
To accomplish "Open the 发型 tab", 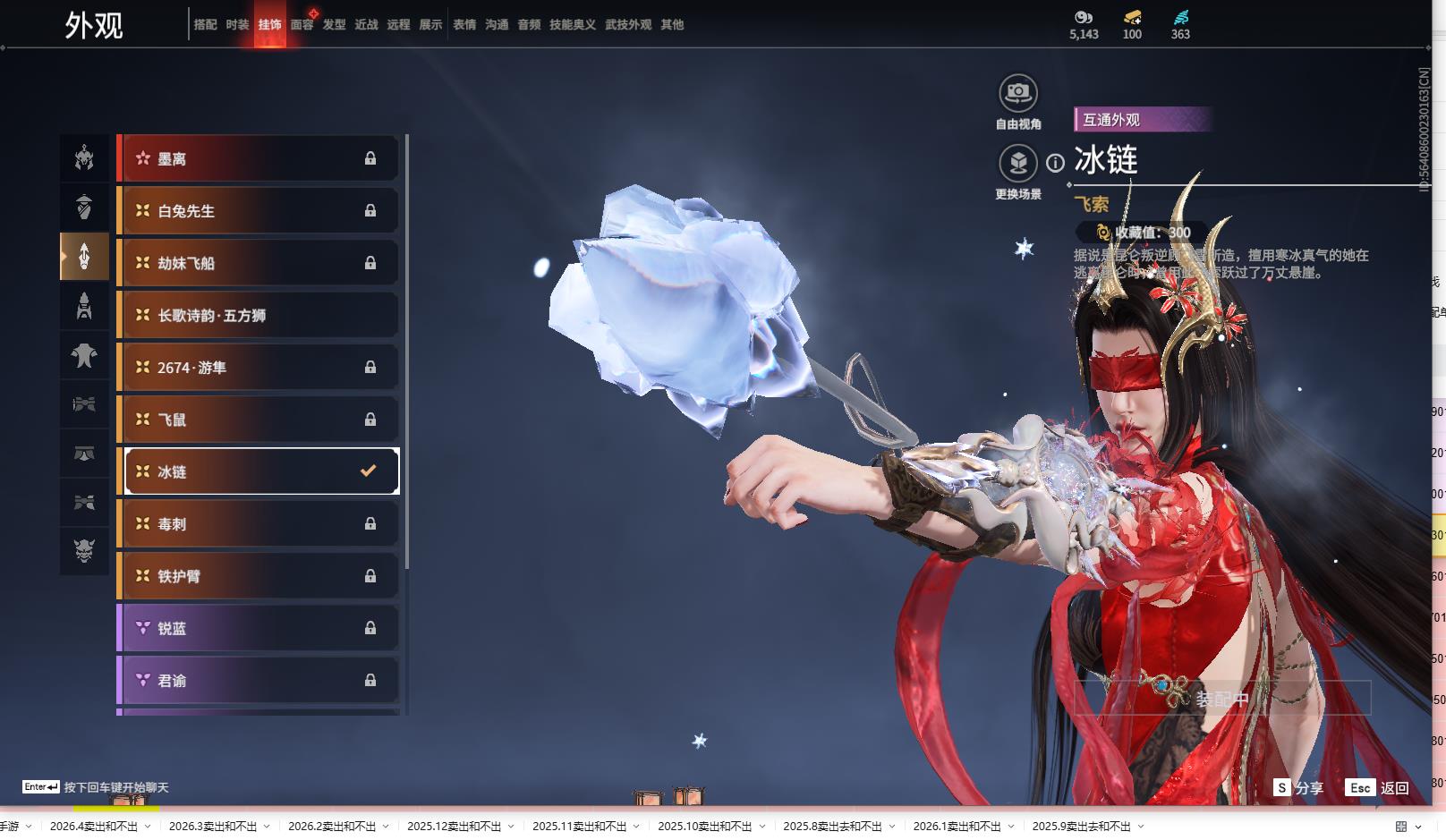I will coord(334,25).
